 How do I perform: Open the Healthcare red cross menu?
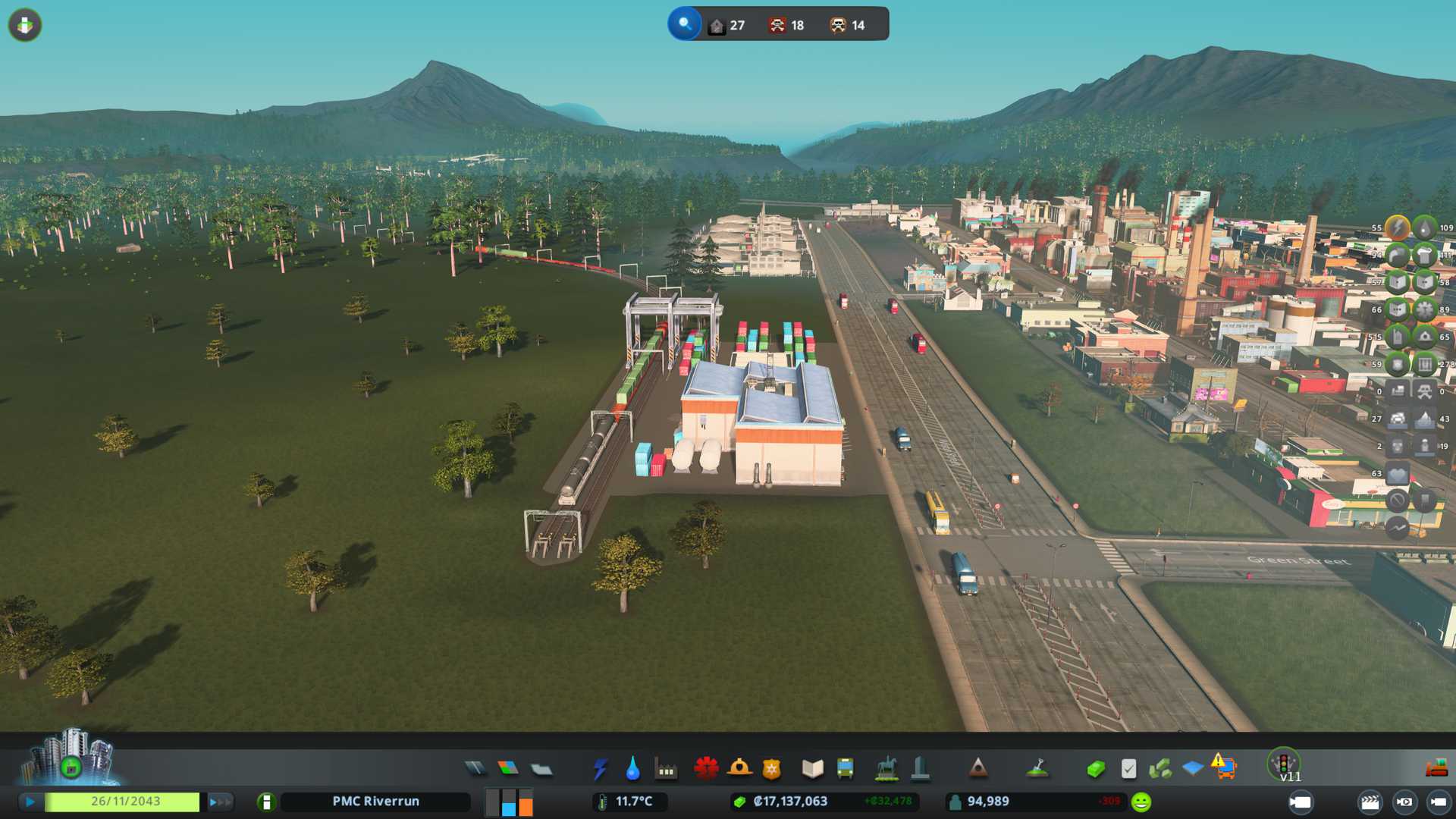point(706,769)
